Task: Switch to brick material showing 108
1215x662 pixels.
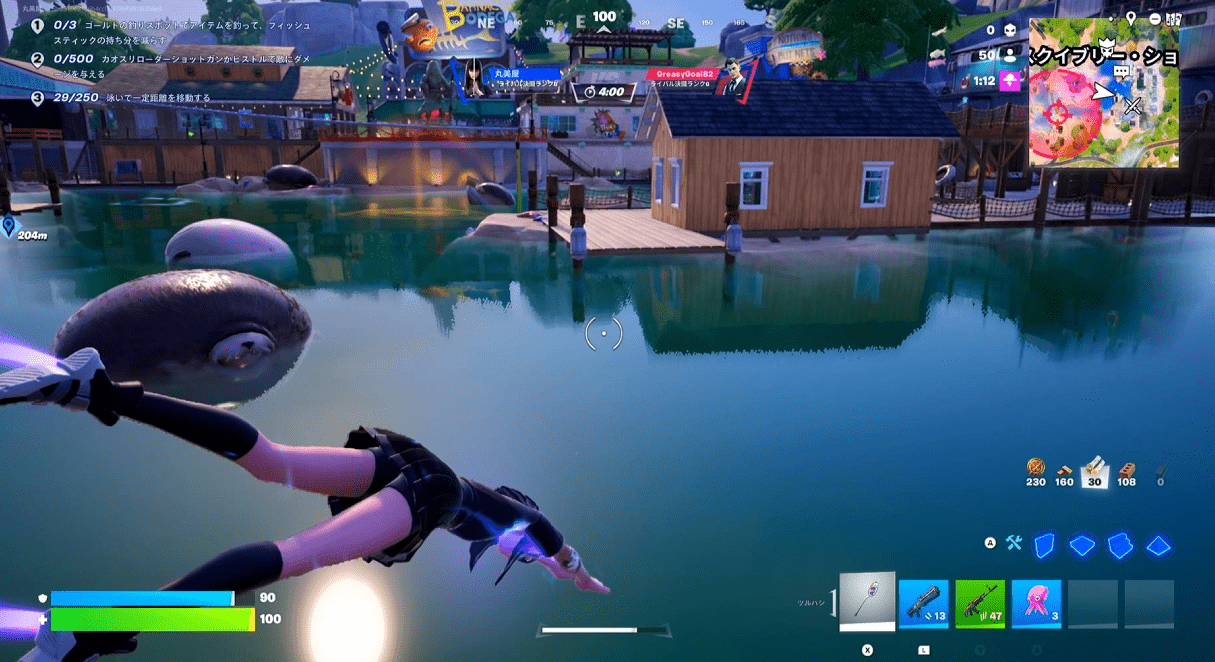Action: 1127,471
